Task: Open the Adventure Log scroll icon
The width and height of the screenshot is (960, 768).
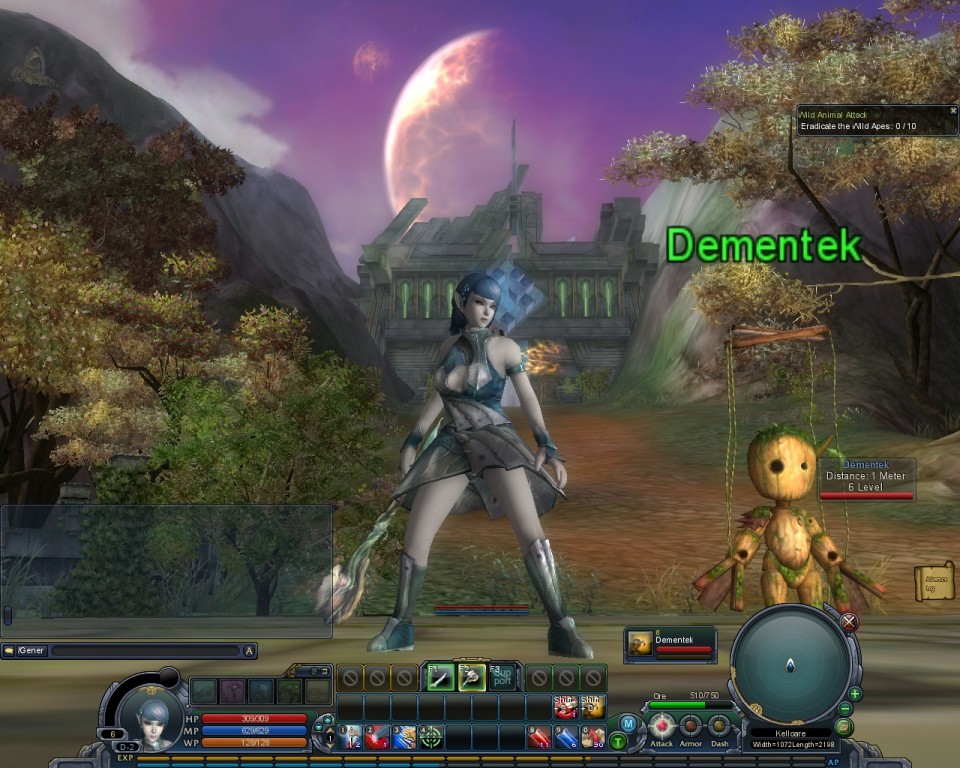Action: coord(934,582)
